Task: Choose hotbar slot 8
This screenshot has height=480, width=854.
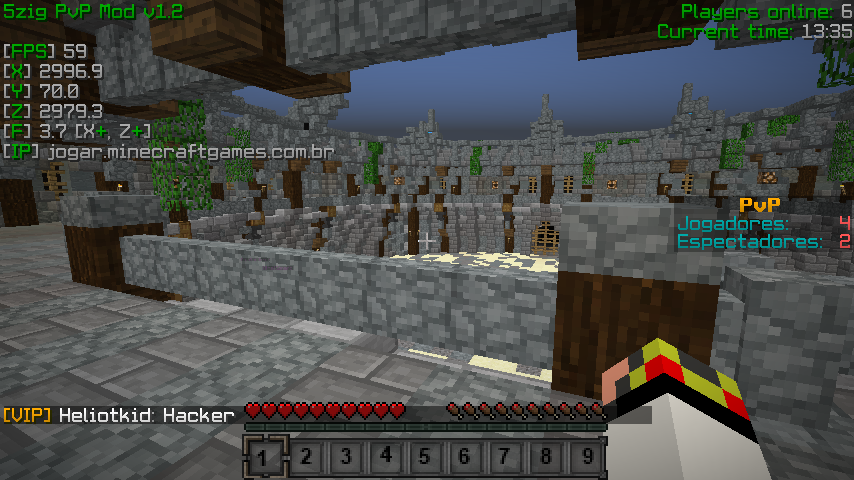Action: (x=546, y=458)
